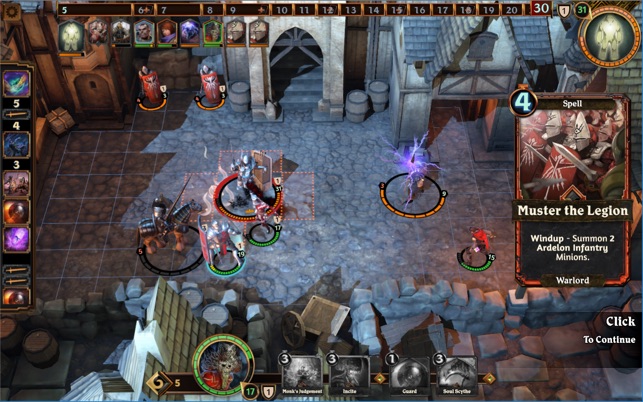Select the top queued card in left sidebar

click(16, 82)
